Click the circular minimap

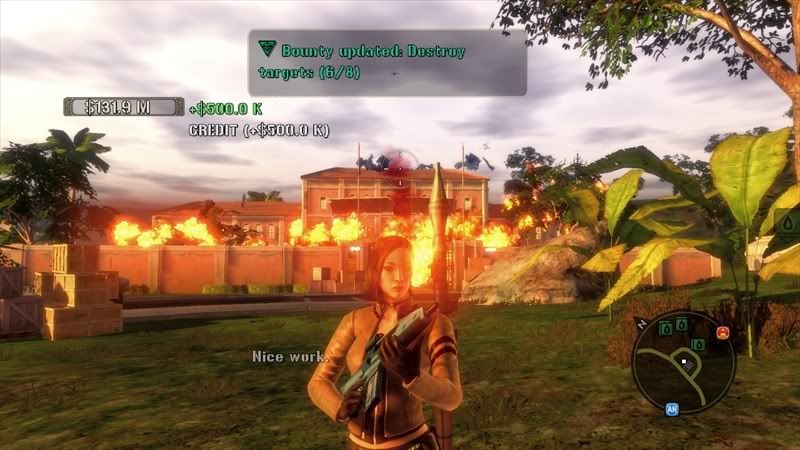pos(683,360)
